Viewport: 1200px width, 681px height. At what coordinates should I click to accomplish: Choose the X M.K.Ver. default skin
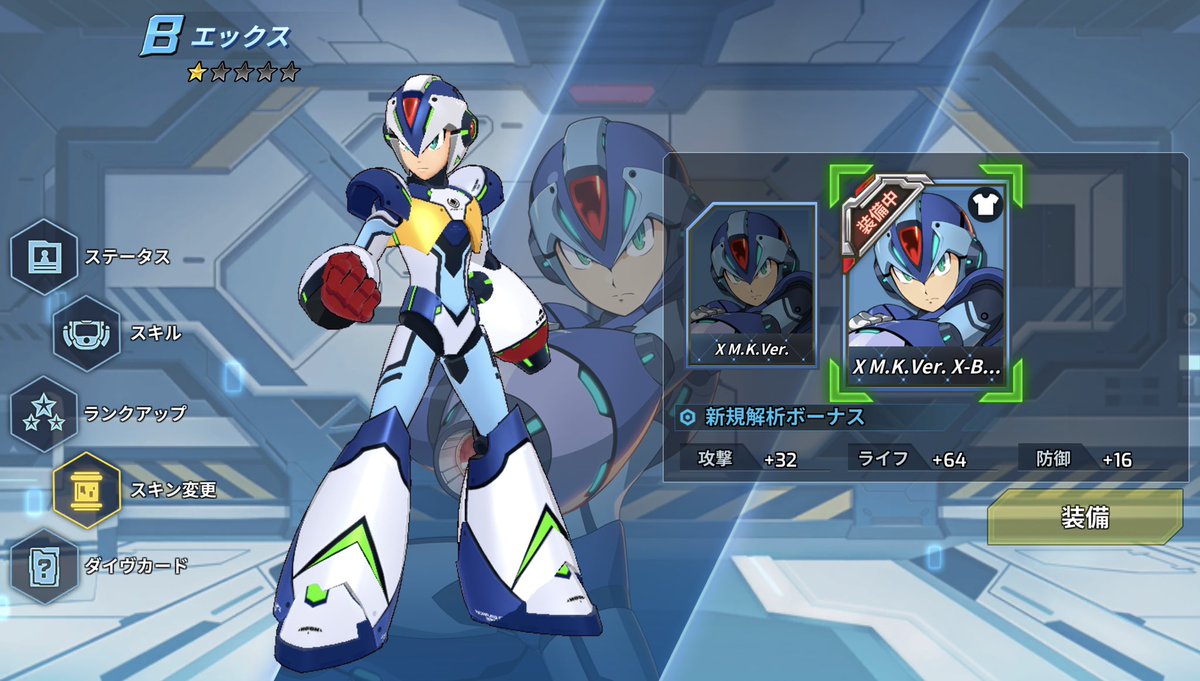(751, 285)
